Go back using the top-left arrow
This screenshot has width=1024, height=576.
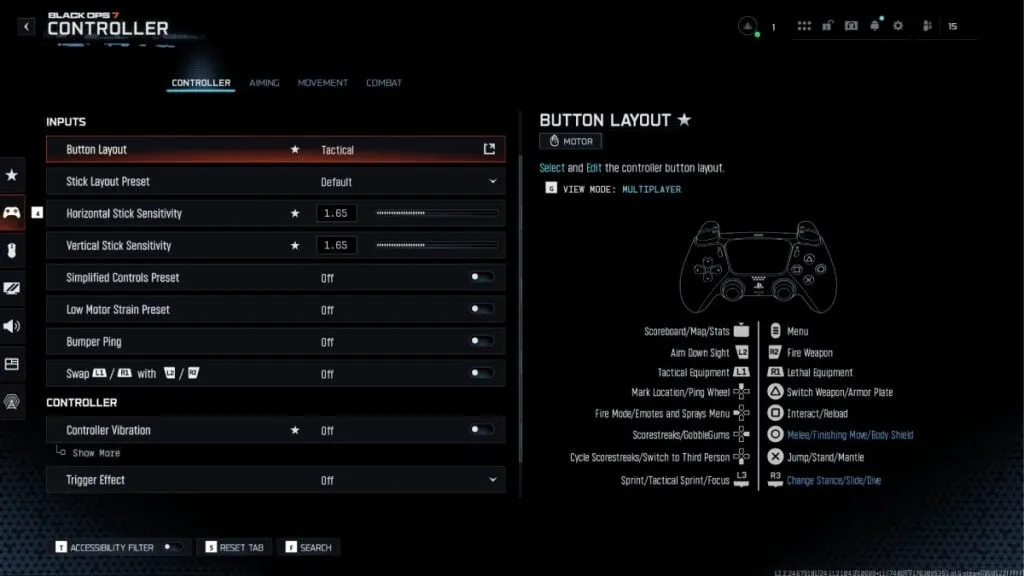pos(27,27)
